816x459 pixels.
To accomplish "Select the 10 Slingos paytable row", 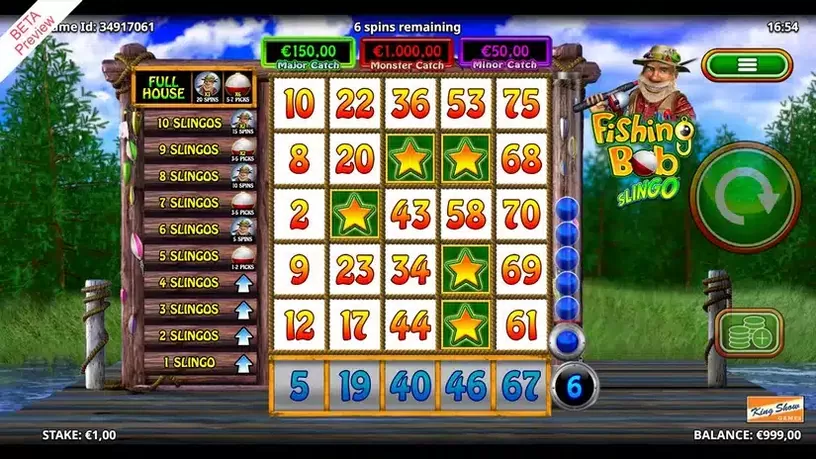I will 195,123.
